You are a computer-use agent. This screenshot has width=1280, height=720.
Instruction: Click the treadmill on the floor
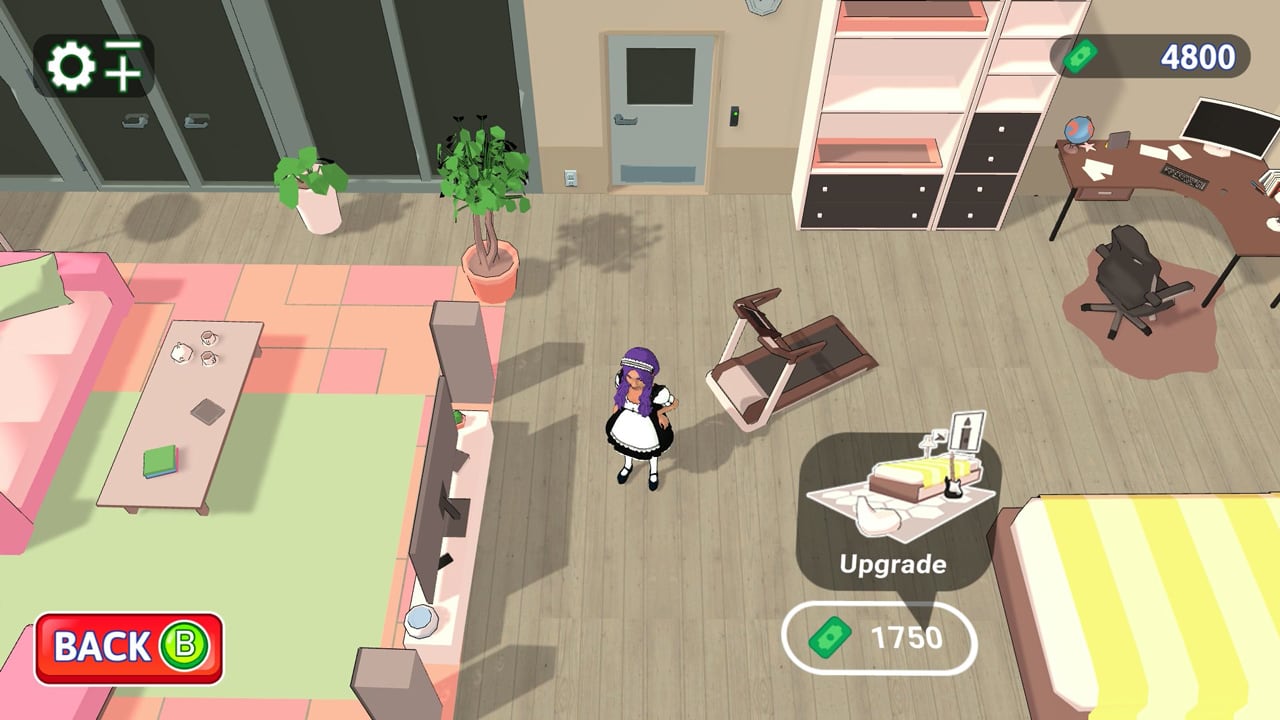785,360
